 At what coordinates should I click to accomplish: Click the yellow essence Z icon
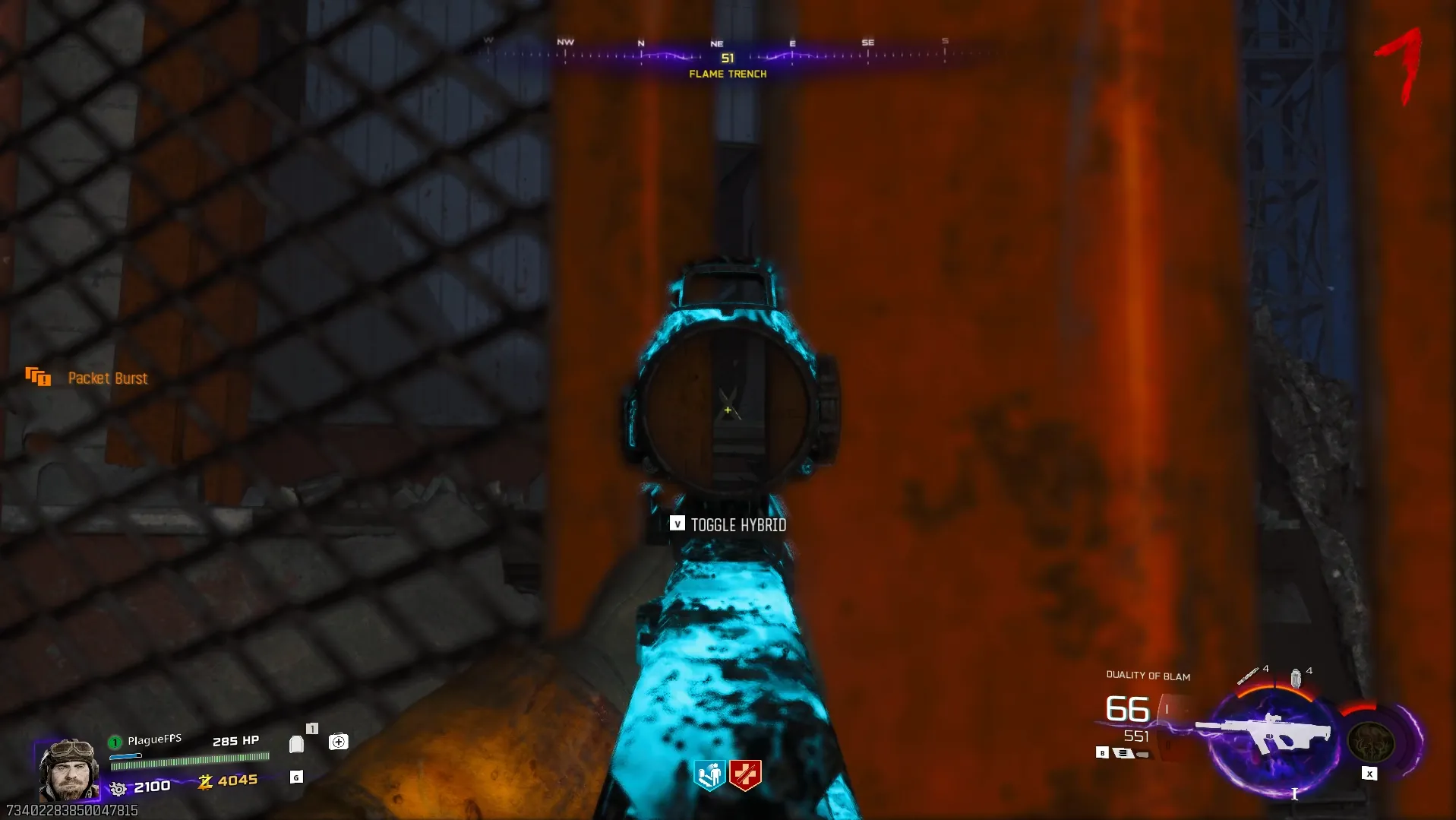click(x=205, y=781)
